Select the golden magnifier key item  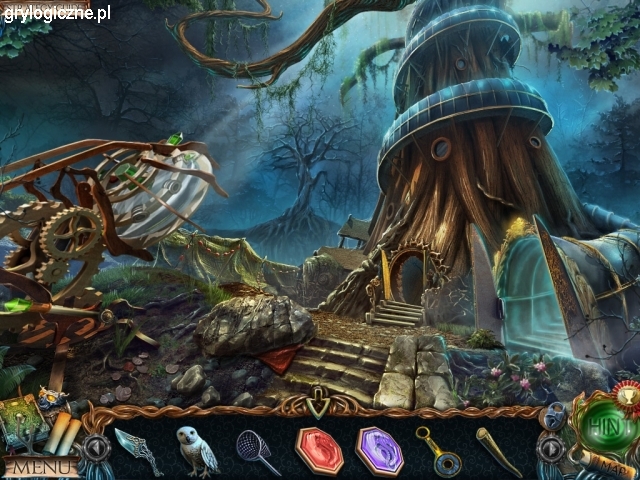(x=435, y=451)
